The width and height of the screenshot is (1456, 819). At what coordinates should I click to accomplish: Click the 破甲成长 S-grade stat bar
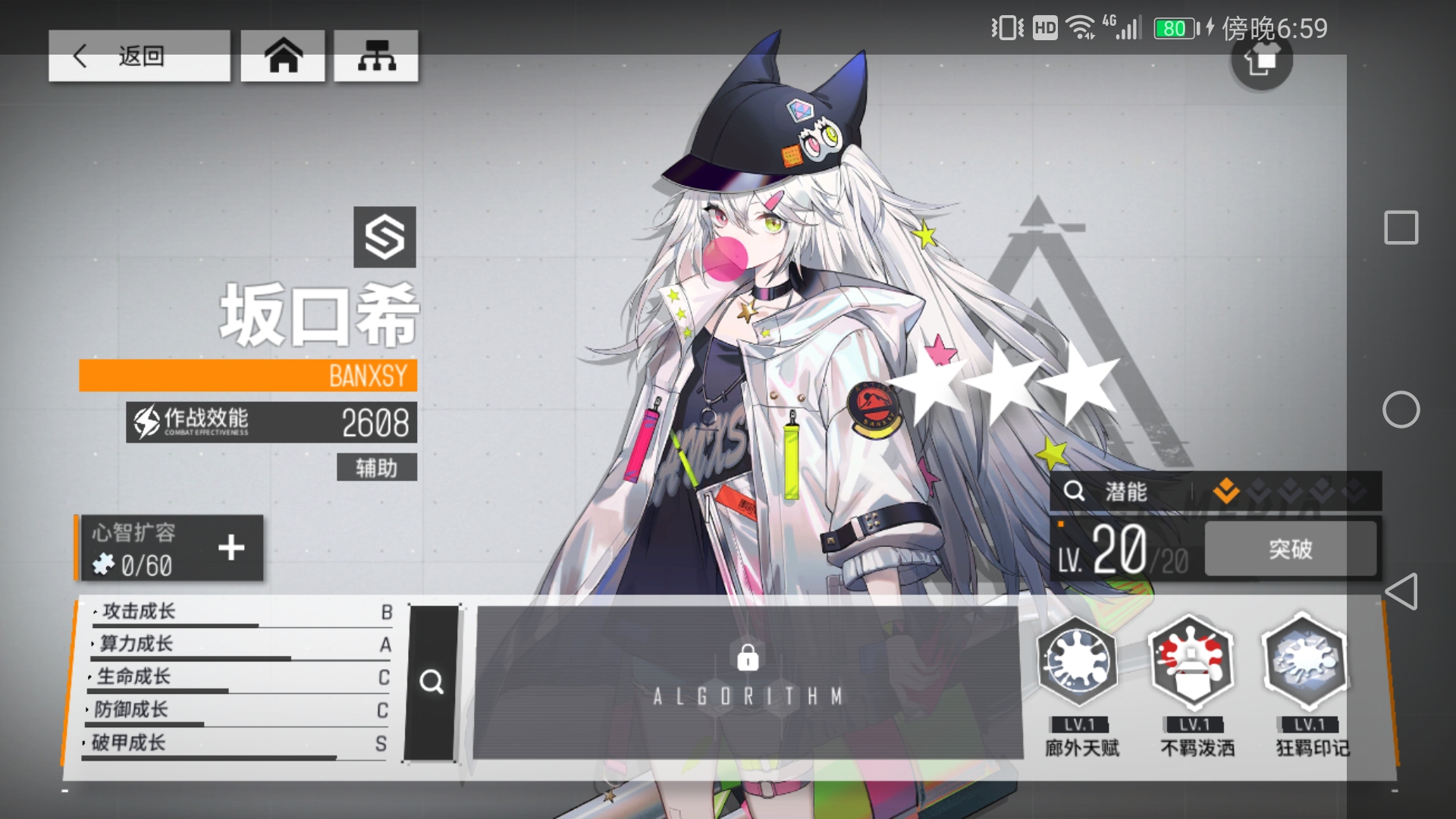[227, 745]
